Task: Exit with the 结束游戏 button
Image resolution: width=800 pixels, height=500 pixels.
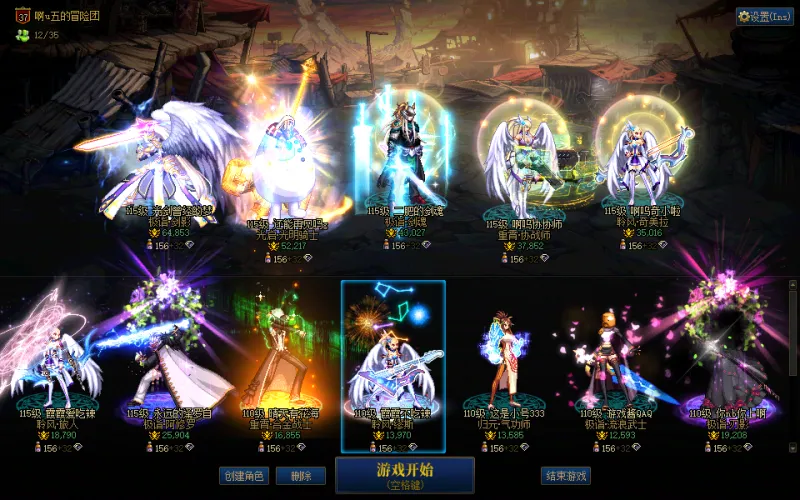Action: 565,476
